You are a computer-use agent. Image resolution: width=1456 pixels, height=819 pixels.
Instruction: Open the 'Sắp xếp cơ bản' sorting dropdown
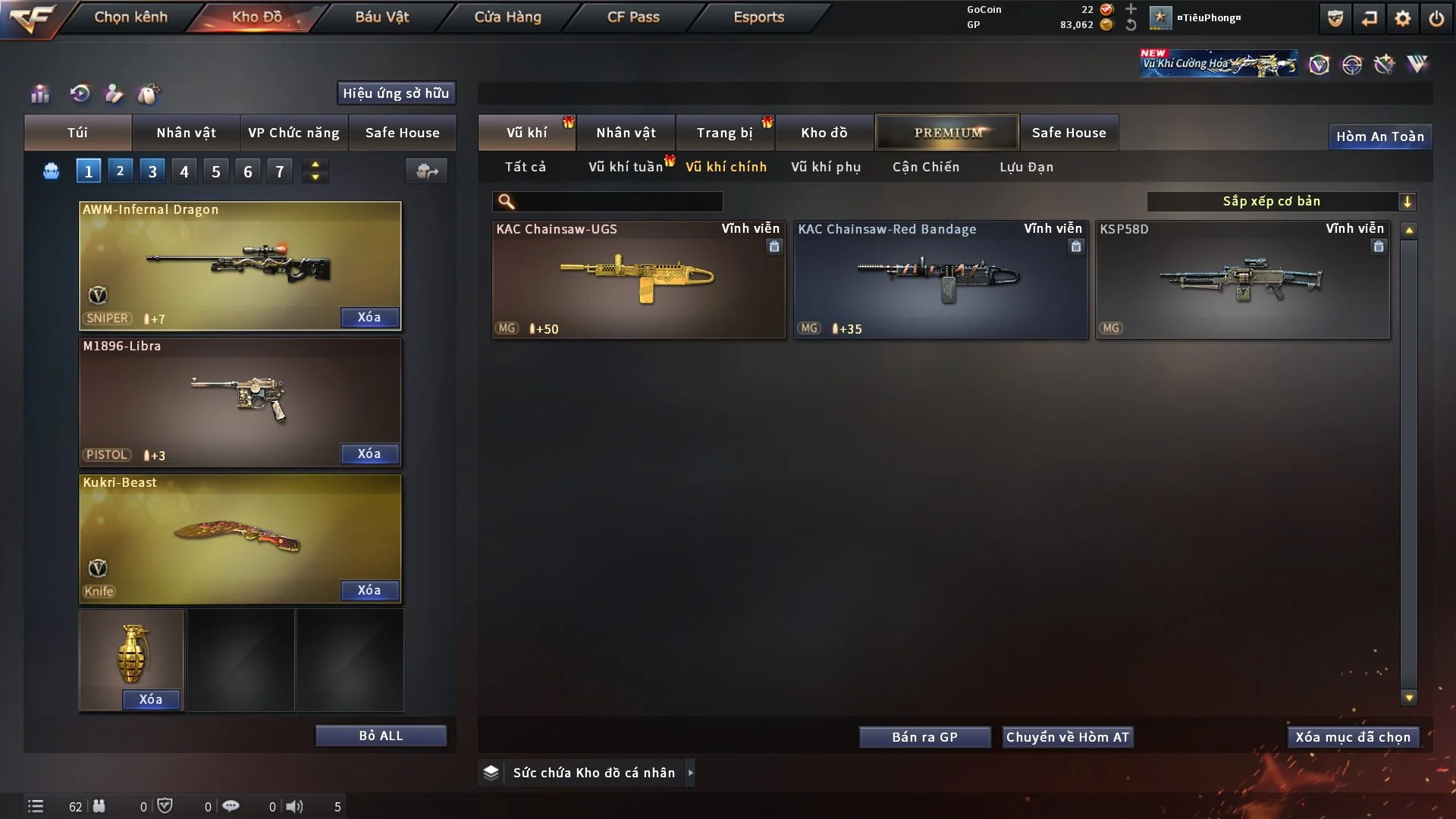[1282, 202]
